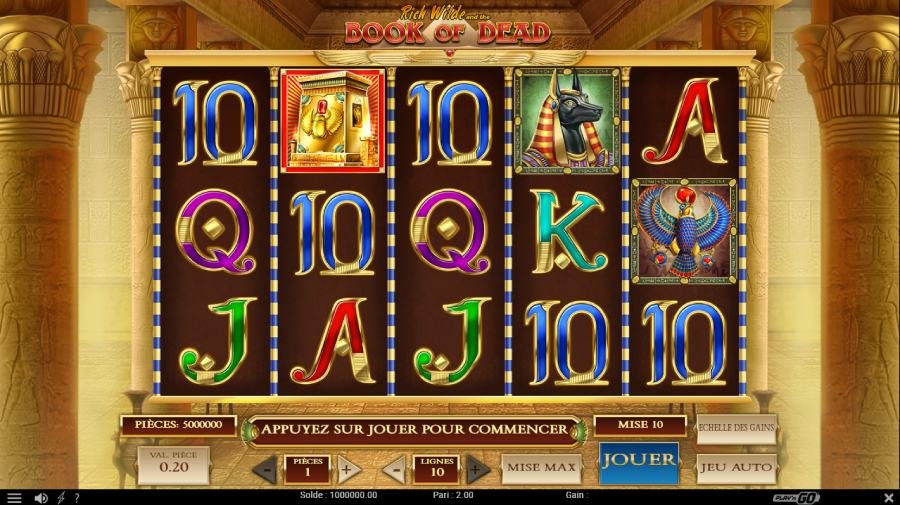Close the game with the X button
900x505 pixels.
point(888,497)
